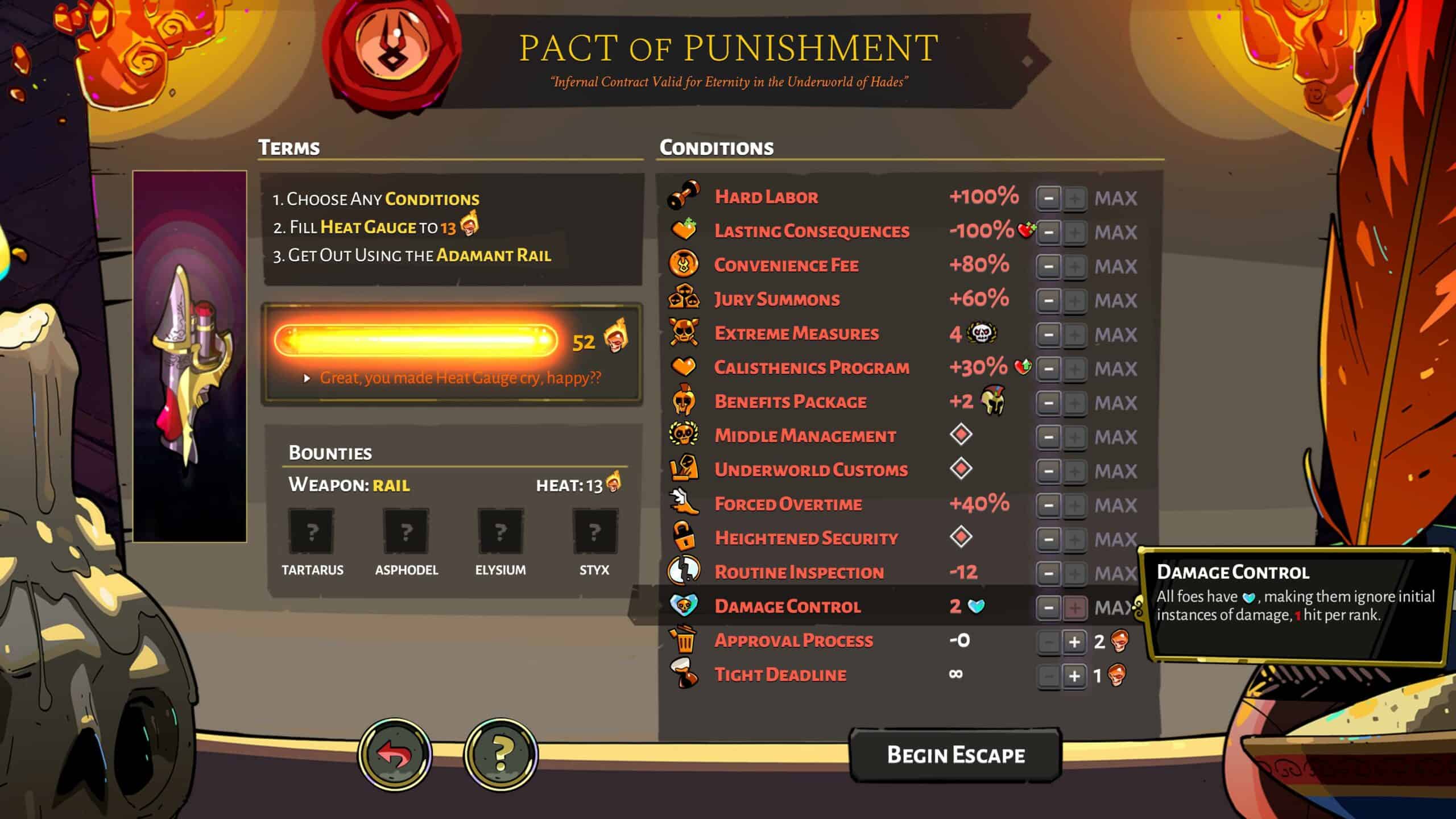Lower the Extreme Measures rank
The height and width of the screenshot is (819, 1456).
pyautogui.click(x=1049, y=334)
